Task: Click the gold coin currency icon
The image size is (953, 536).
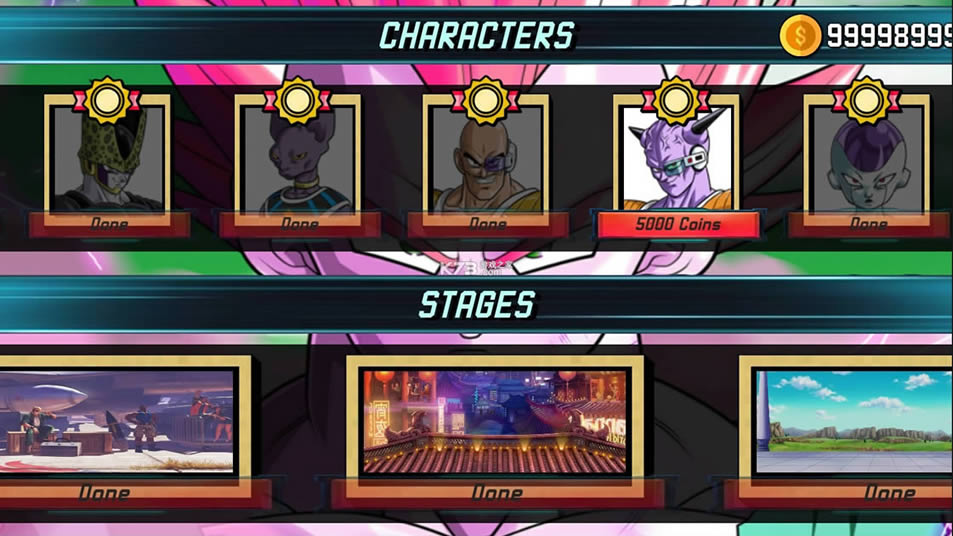Action: pos(800,37)
